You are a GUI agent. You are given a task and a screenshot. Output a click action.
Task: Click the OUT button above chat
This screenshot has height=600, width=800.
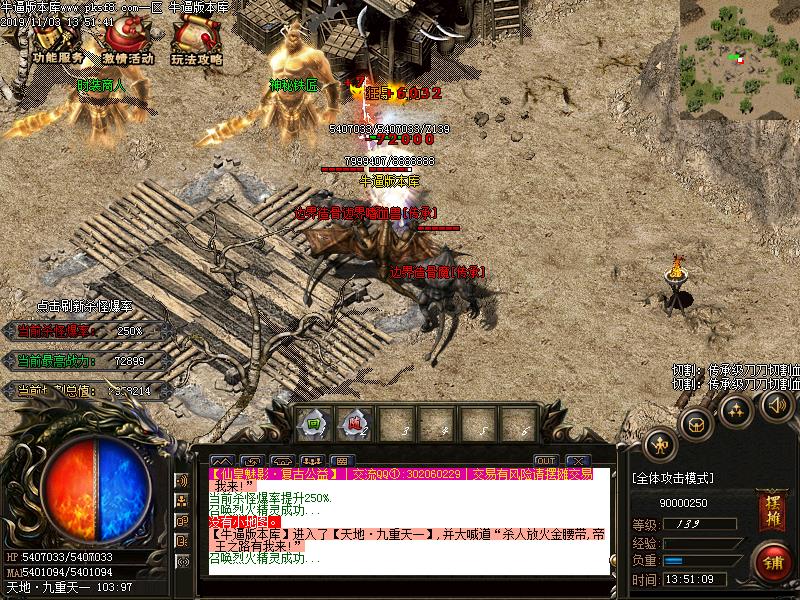(545, 461)
